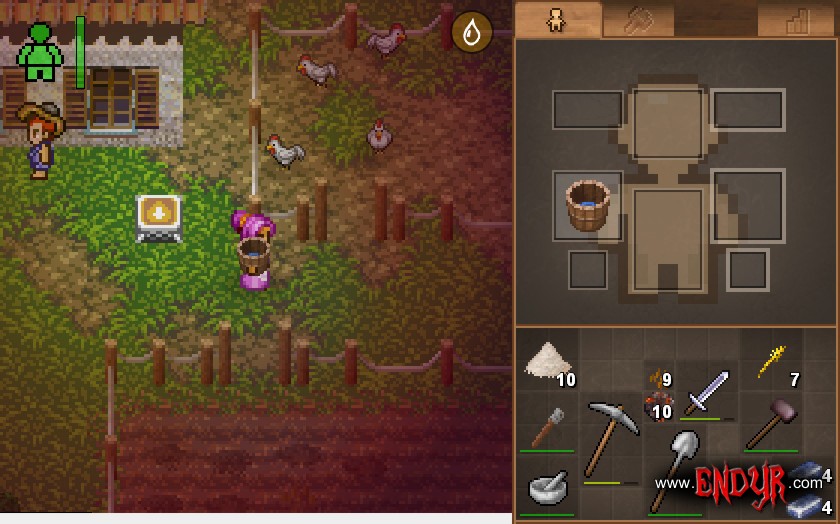Select the small stone-headed mace

click(546, 427)
